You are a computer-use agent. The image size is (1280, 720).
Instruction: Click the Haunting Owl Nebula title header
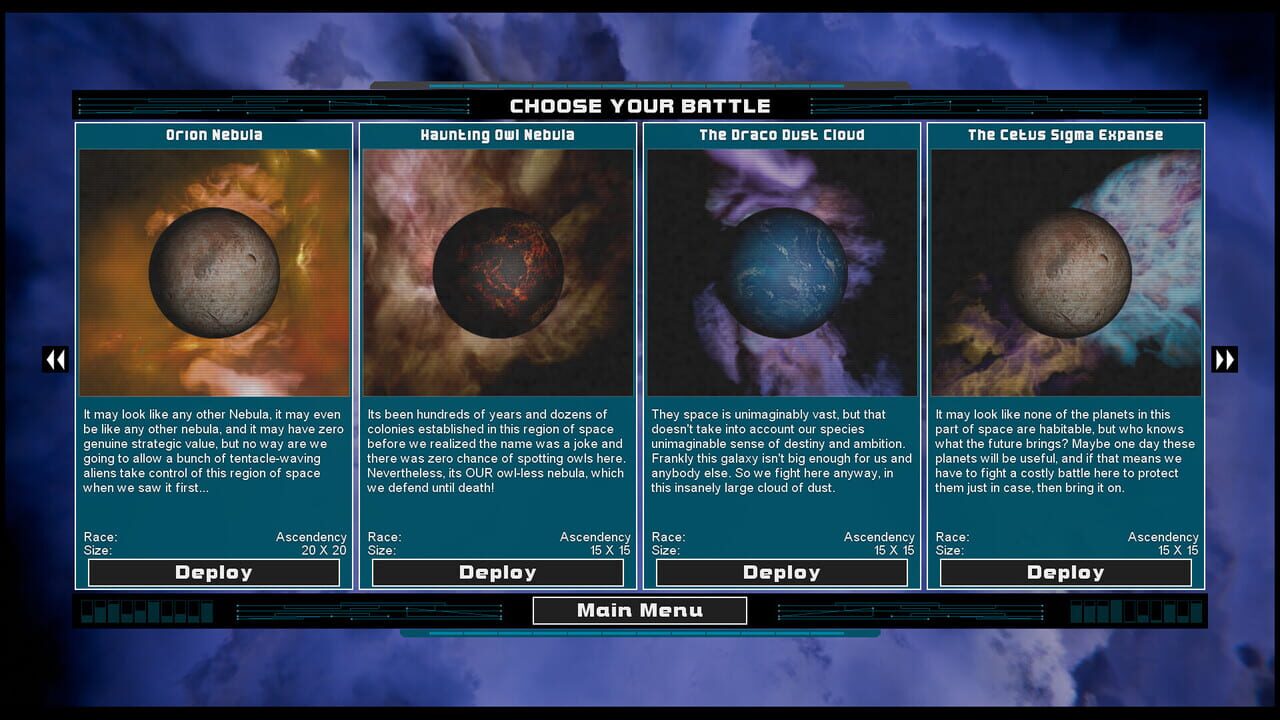[x=497, y=134]
